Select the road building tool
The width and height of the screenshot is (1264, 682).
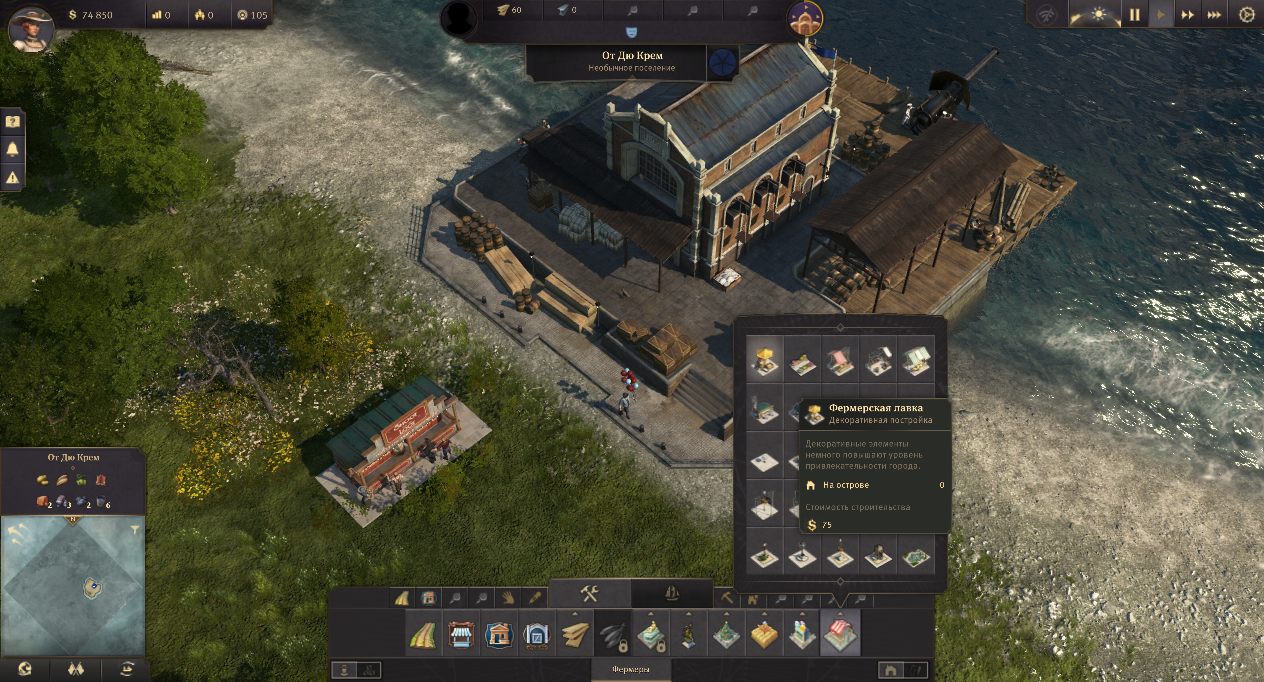pos(421,635)
